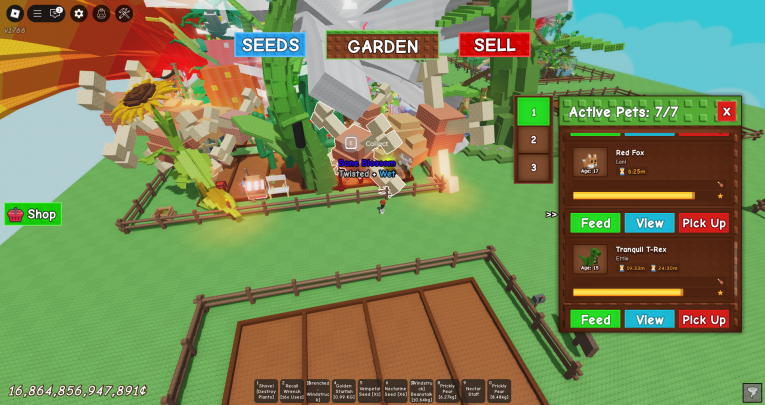Select the Golden Starfish hotbar slot
The image size is (765, 405).
(x=343, y=390)
